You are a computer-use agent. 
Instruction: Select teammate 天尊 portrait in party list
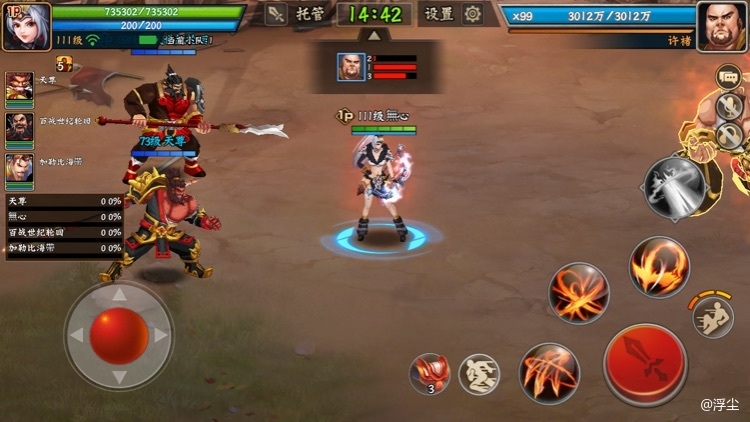click(19, 88)
